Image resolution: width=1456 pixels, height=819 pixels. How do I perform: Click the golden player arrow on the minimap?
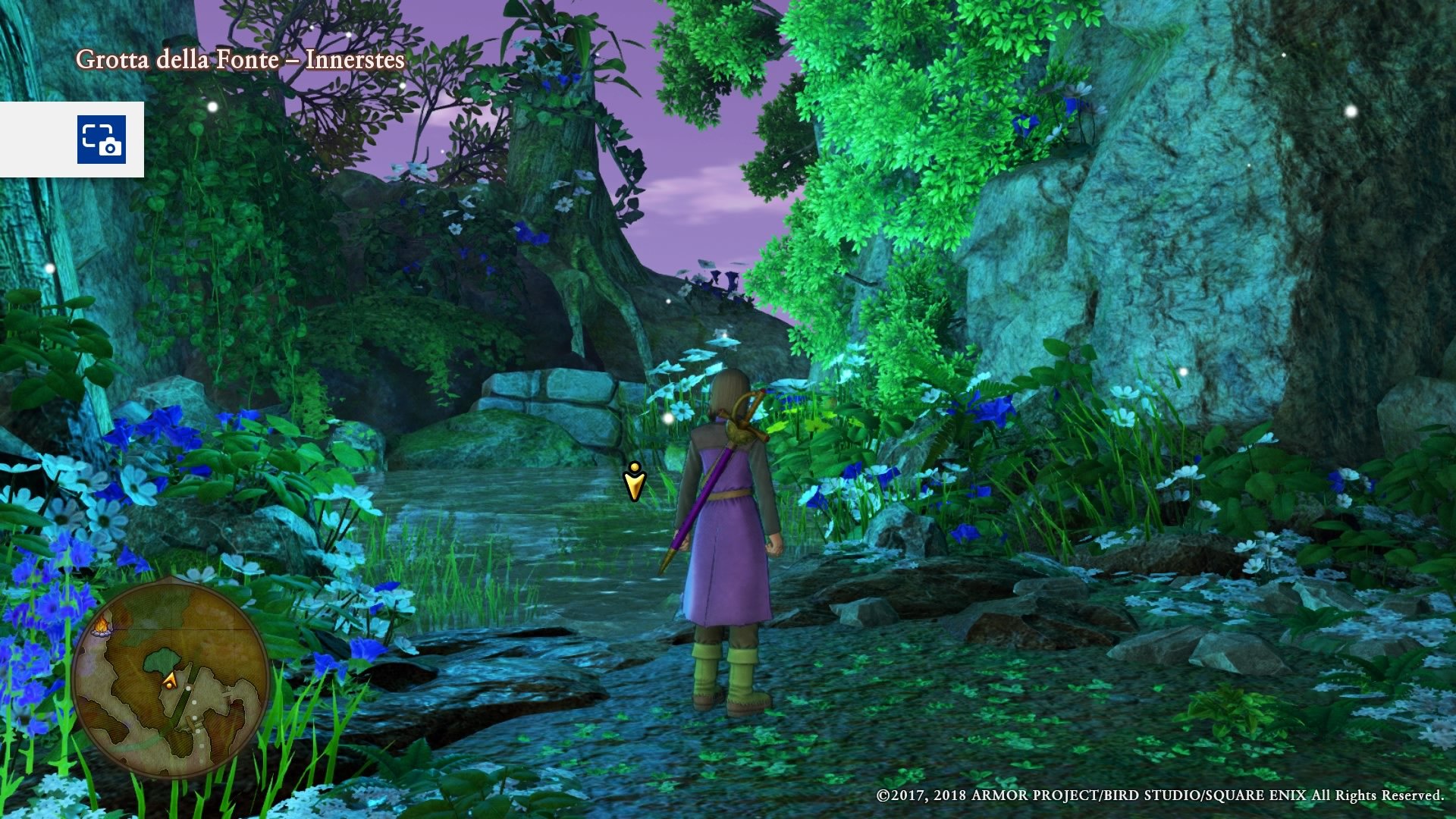170,680
